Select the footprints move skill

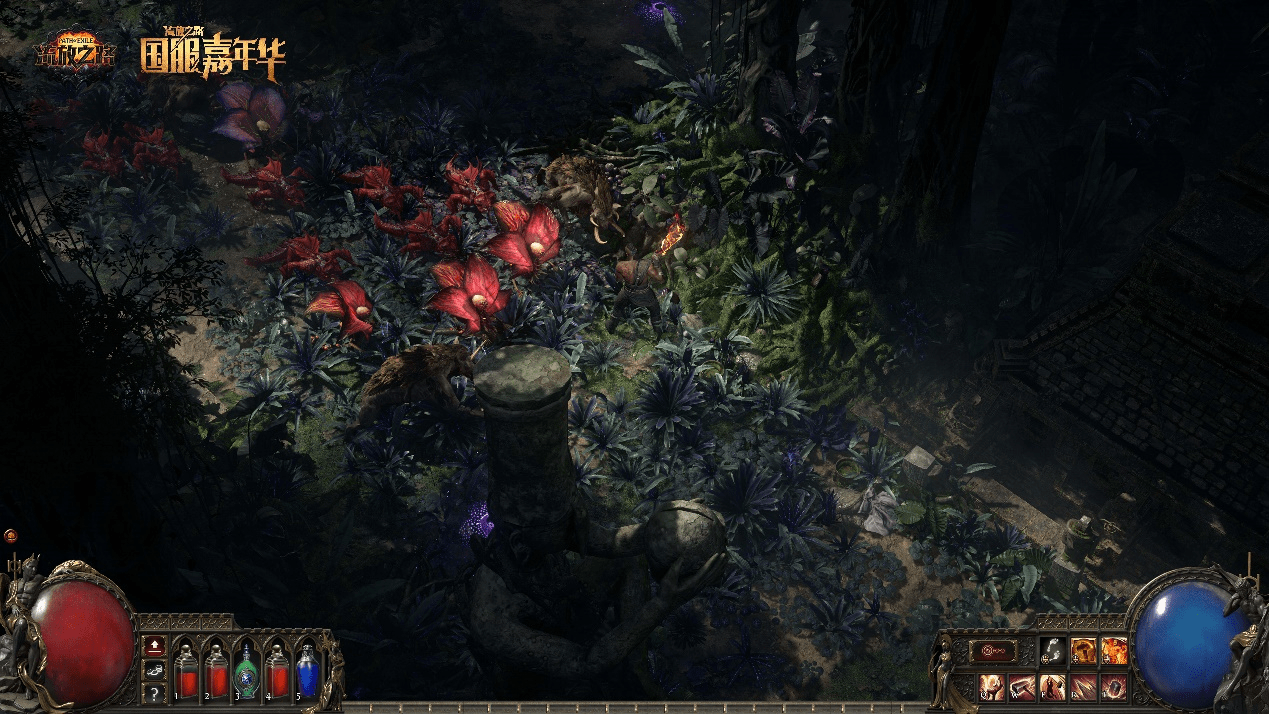pos(1051,651)
